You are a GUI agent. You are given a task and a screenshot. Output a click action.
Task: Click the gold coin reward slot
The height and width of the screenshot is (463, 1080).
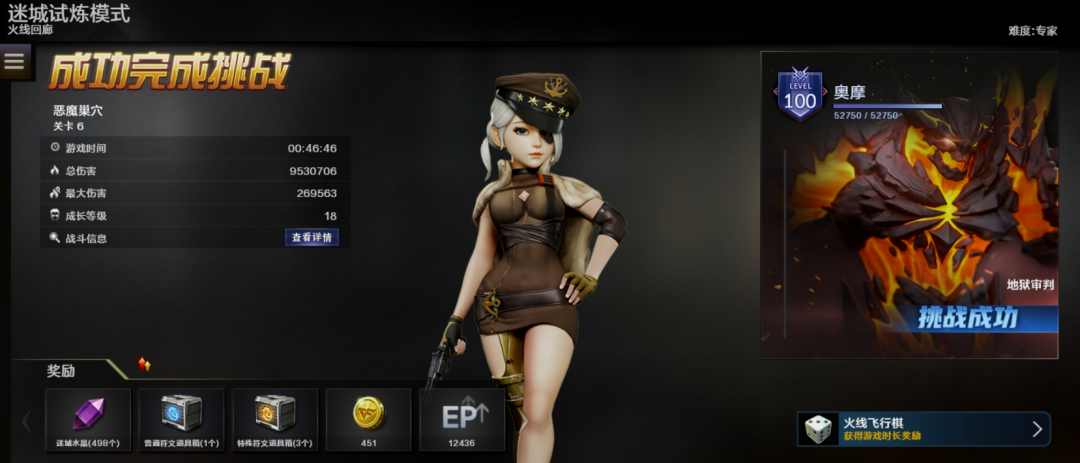click(368, 420)
